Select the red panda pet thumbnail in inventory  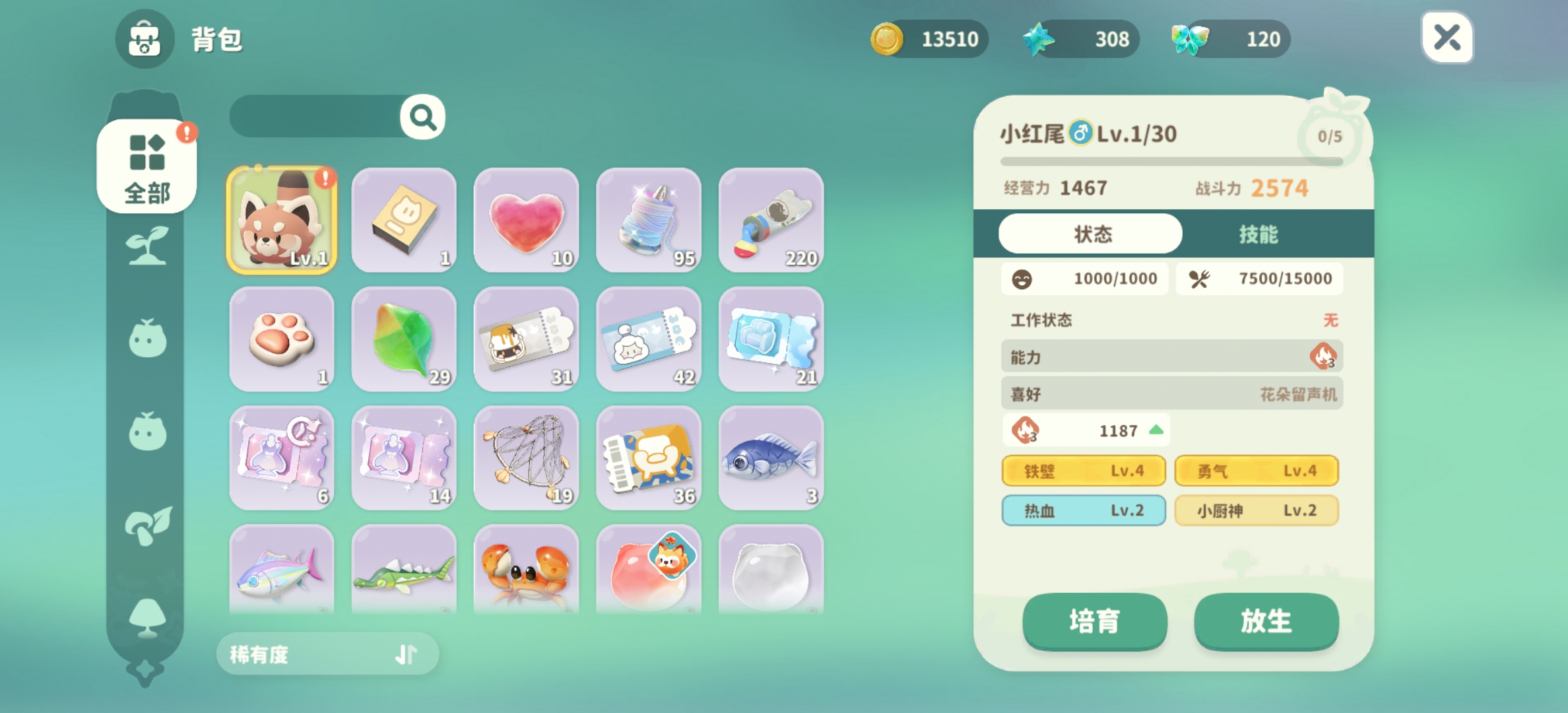(281, 221)
